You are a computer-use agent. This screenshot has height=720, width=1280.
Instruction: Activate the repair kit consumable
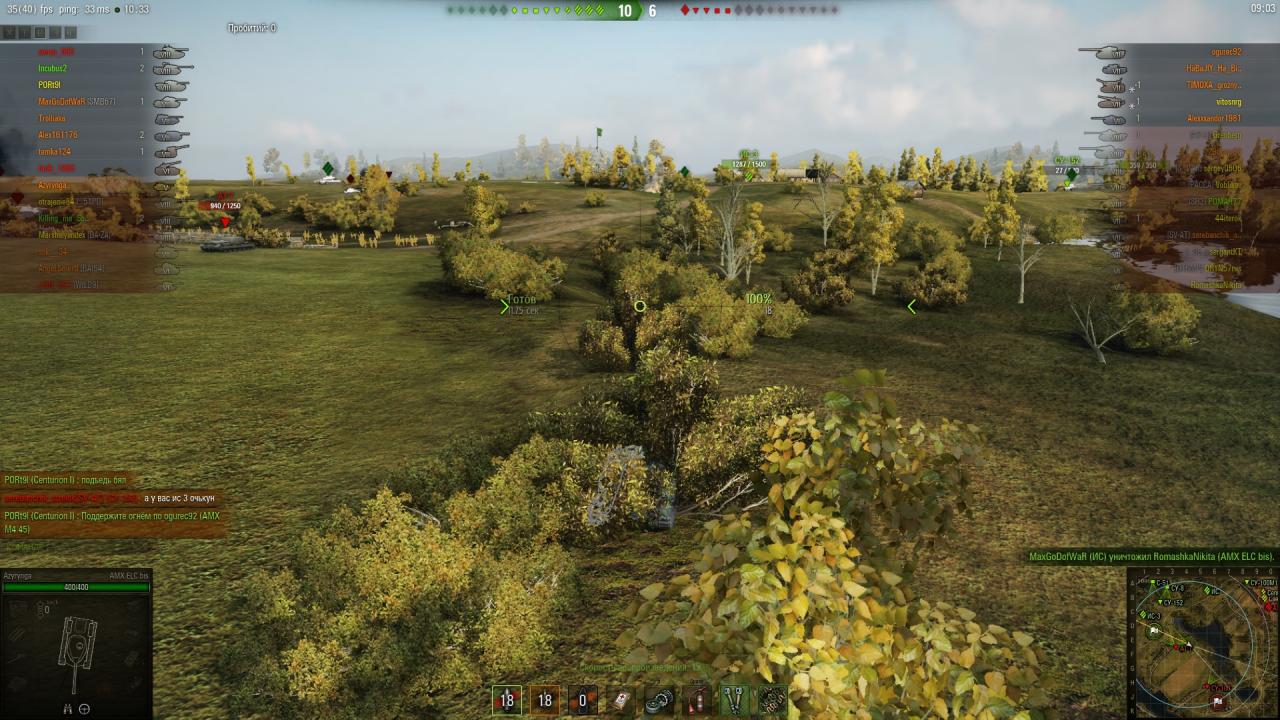[659, 700]
